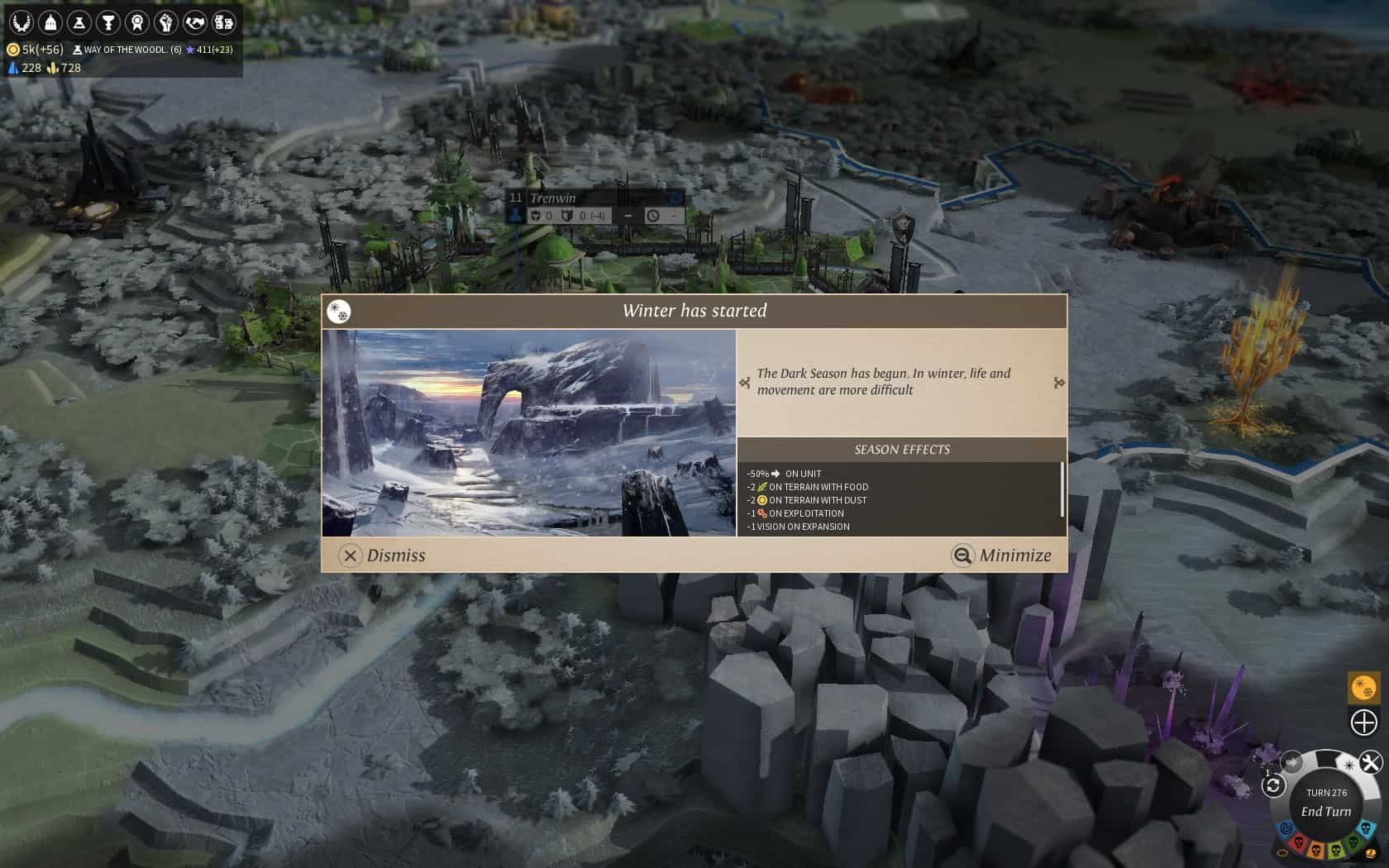Open the marketplace buildings icon

(x=223, y=21)
